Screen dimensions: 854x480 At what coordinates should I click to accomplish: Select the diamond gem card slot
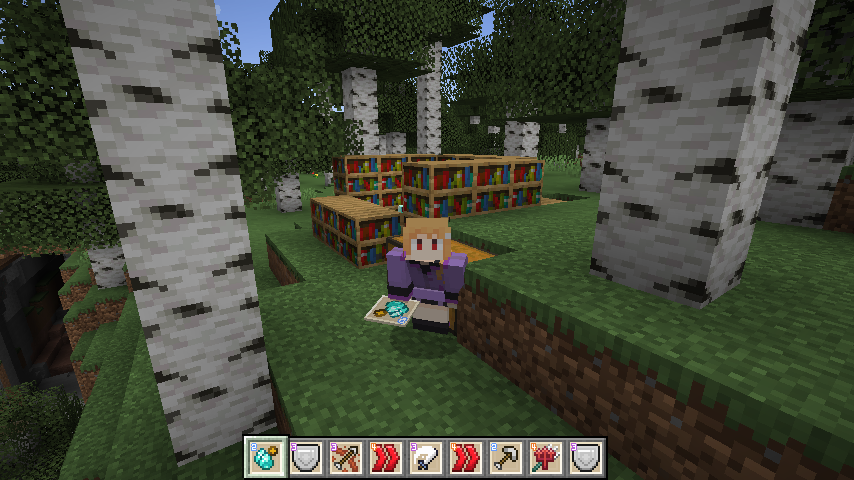(265, 457)
